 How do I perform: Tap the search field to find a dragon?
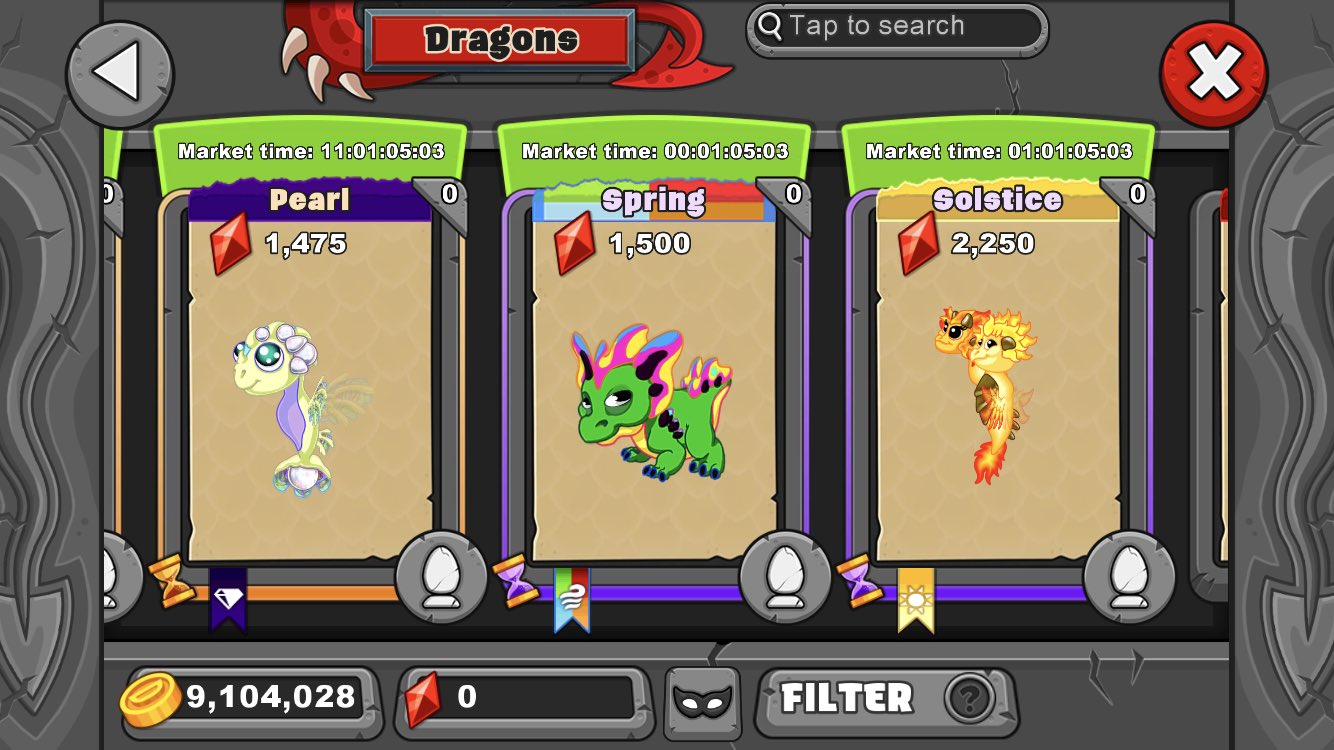897,27
